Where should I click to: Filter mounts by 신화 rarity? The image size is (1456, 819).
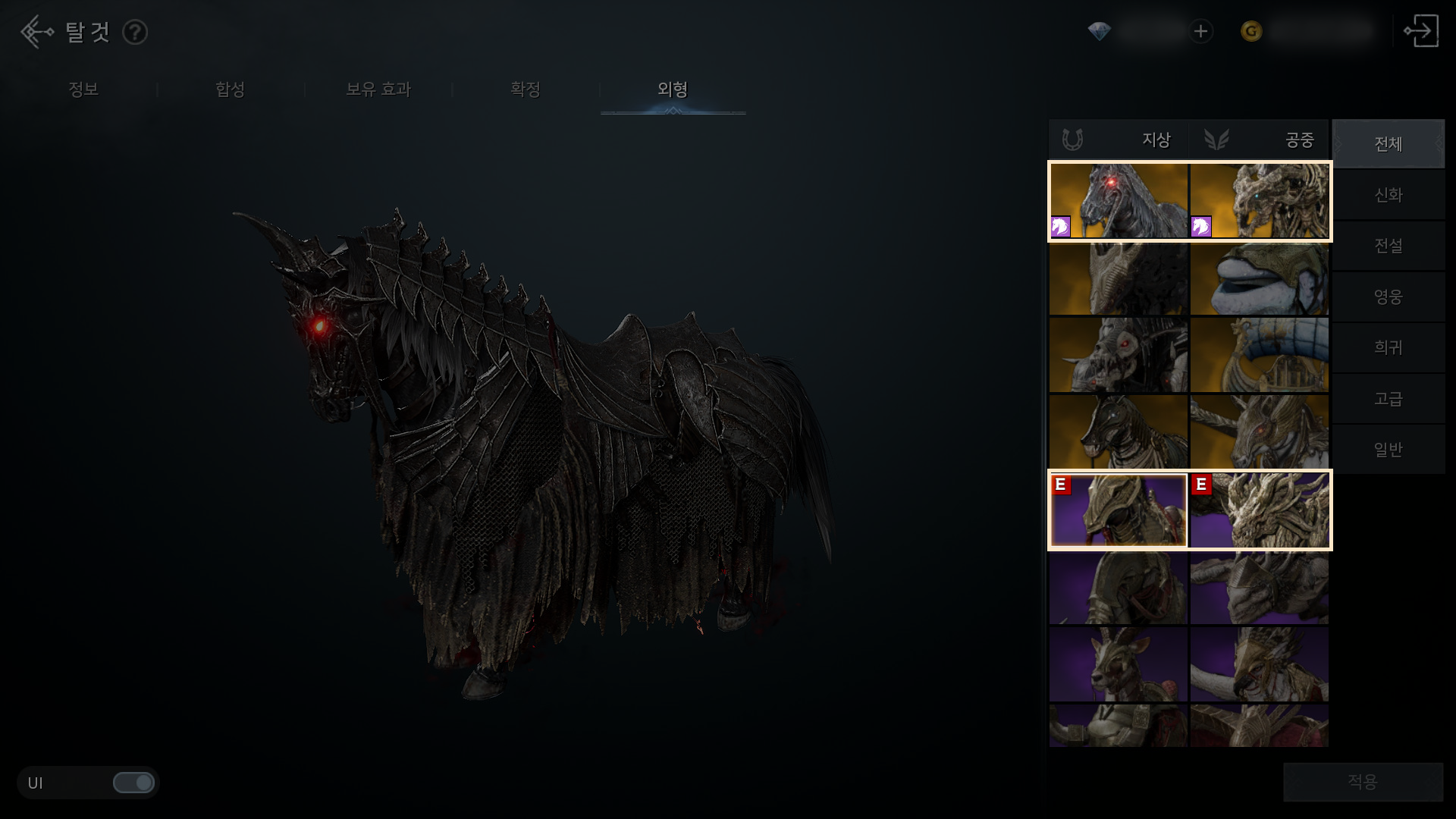[x=1388, y=195]
